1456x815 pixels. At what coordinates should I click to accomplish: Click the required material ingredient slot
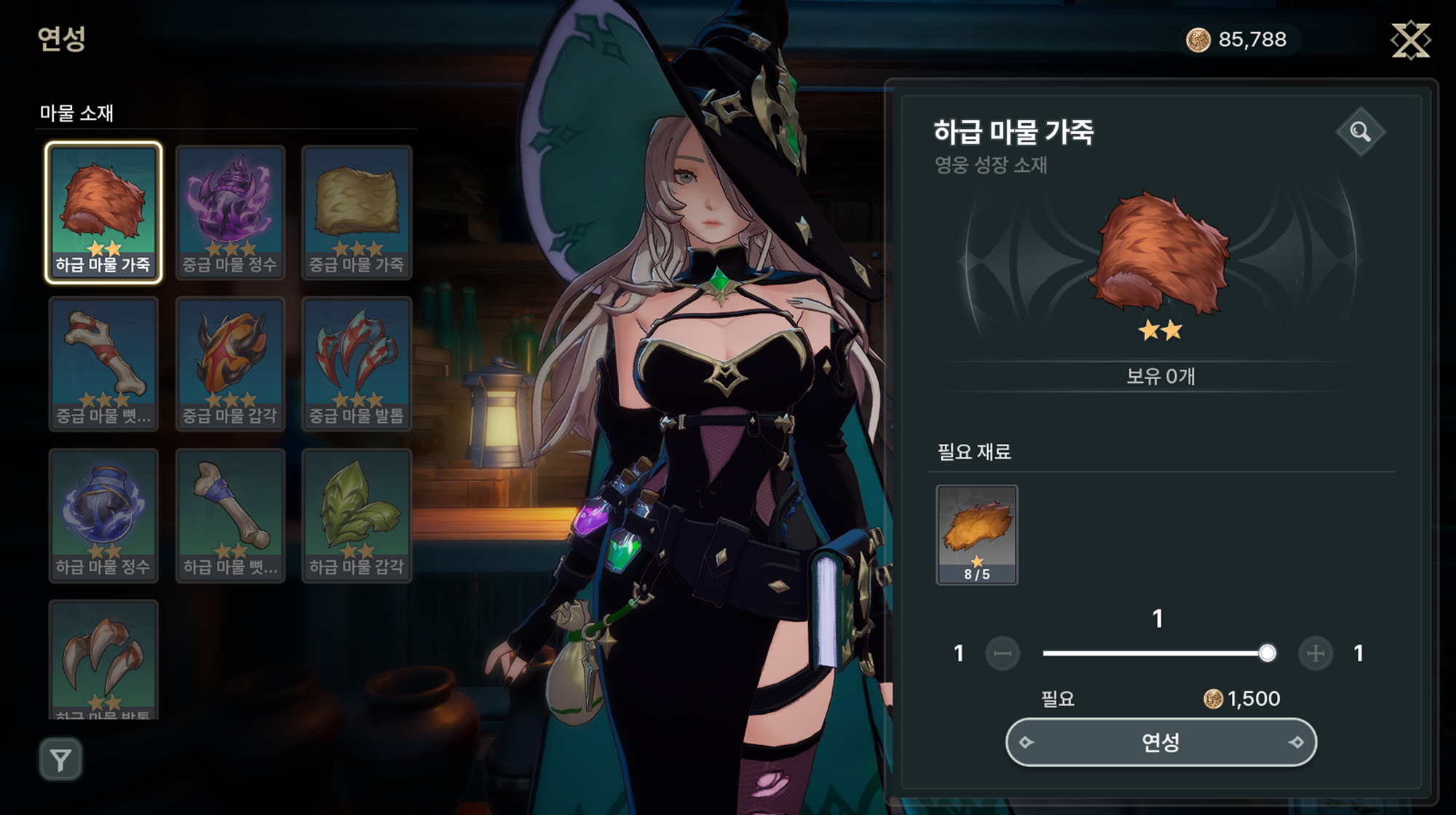pyautogui.click(x=976, y=534)
